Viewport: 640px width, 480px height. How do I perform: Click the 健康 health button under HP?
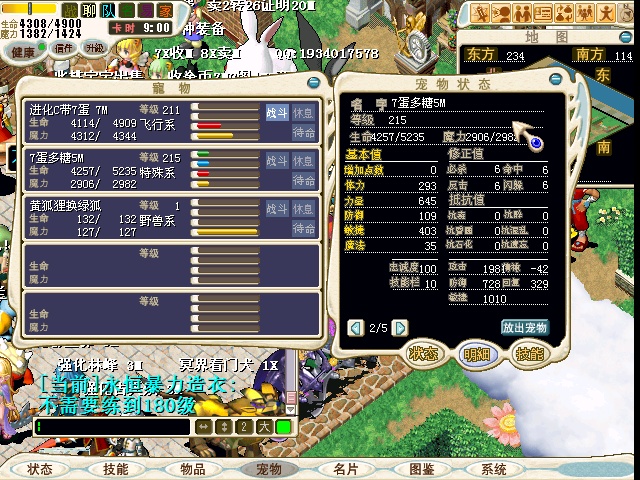coord(24,49)
